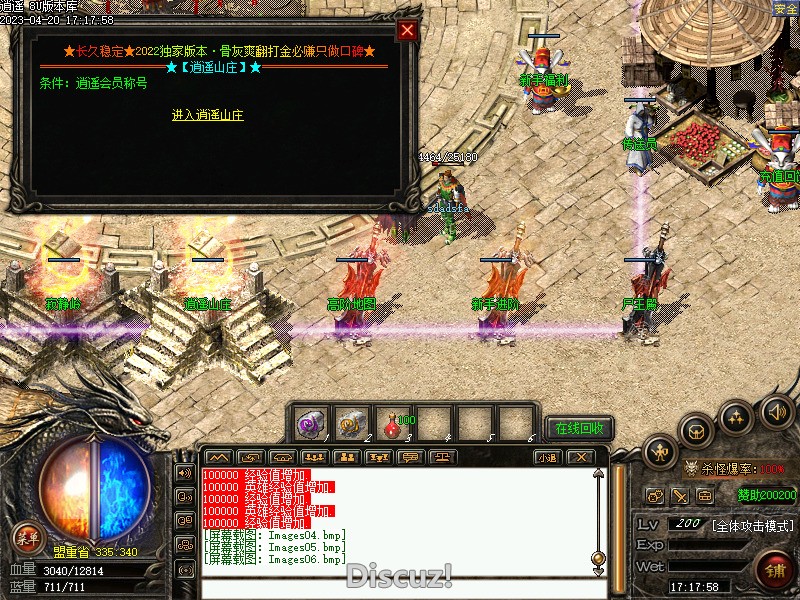Select the orange spiral scroll in hotbar
Screen dimensions: 800x600
click(351, 424)
